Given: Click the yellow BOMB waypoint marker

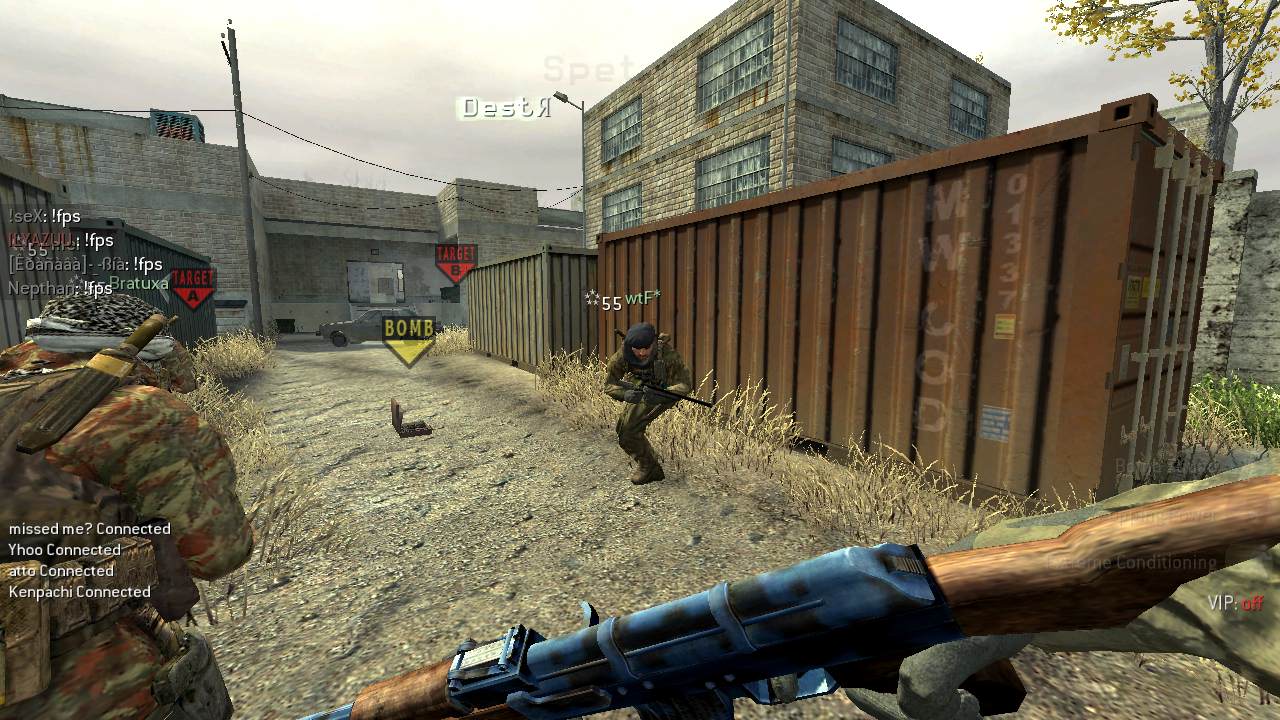Looking at the screenshot, I should [x=409, y=338].
